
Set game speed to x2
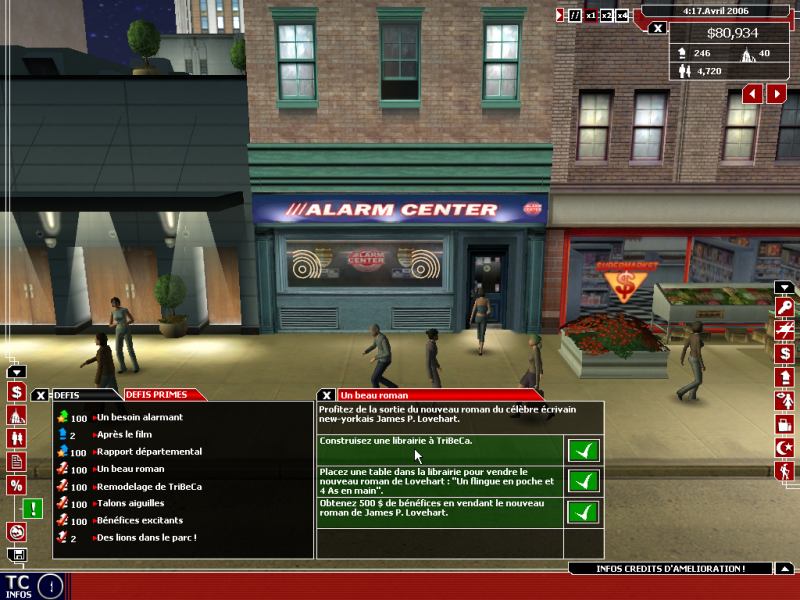[x=606, y=15]
